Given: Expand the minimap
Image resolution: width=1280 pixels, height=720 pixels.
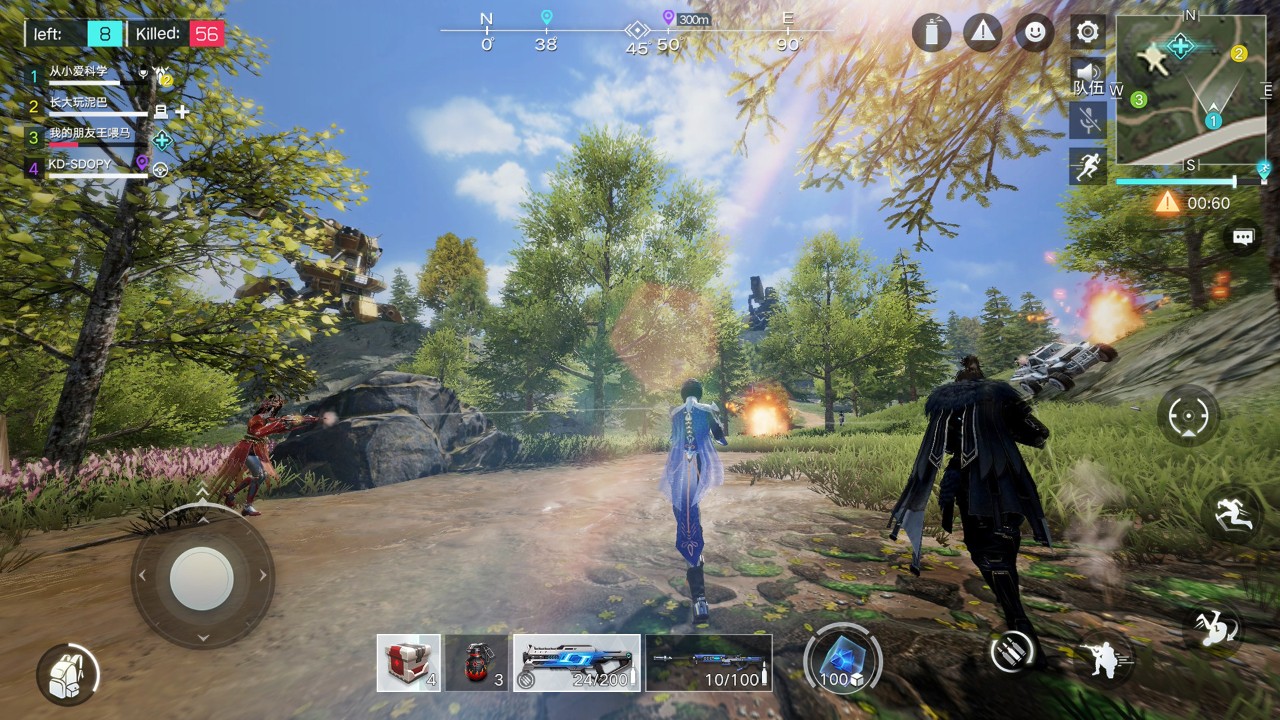Looking at the screenshot, I should pyautogui.click(x=1190, y=90).
